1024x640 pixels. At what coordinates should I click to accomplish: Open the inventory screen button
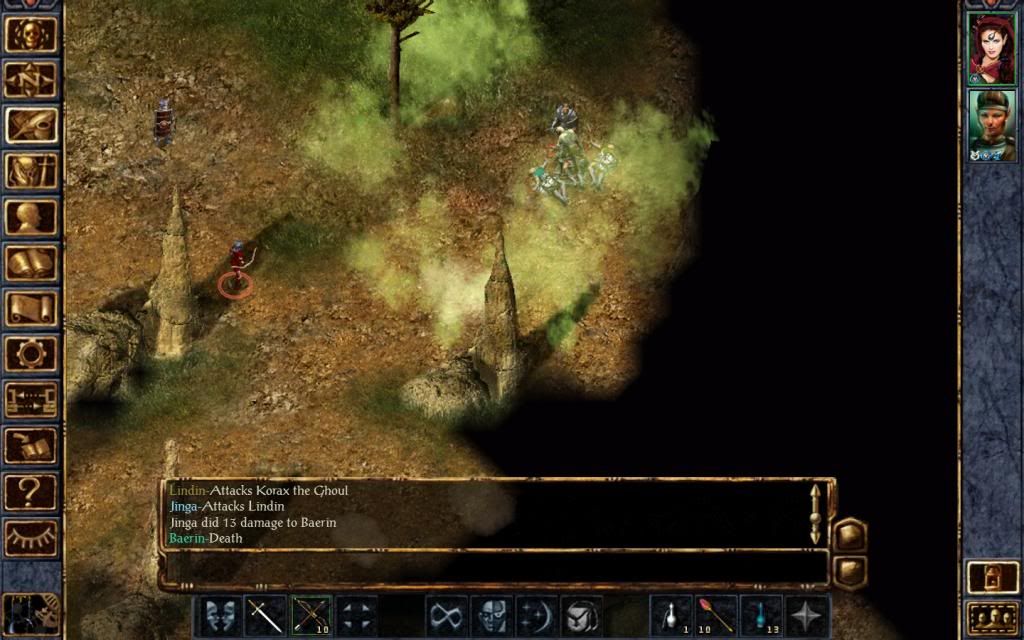click(x=31, y=171)
